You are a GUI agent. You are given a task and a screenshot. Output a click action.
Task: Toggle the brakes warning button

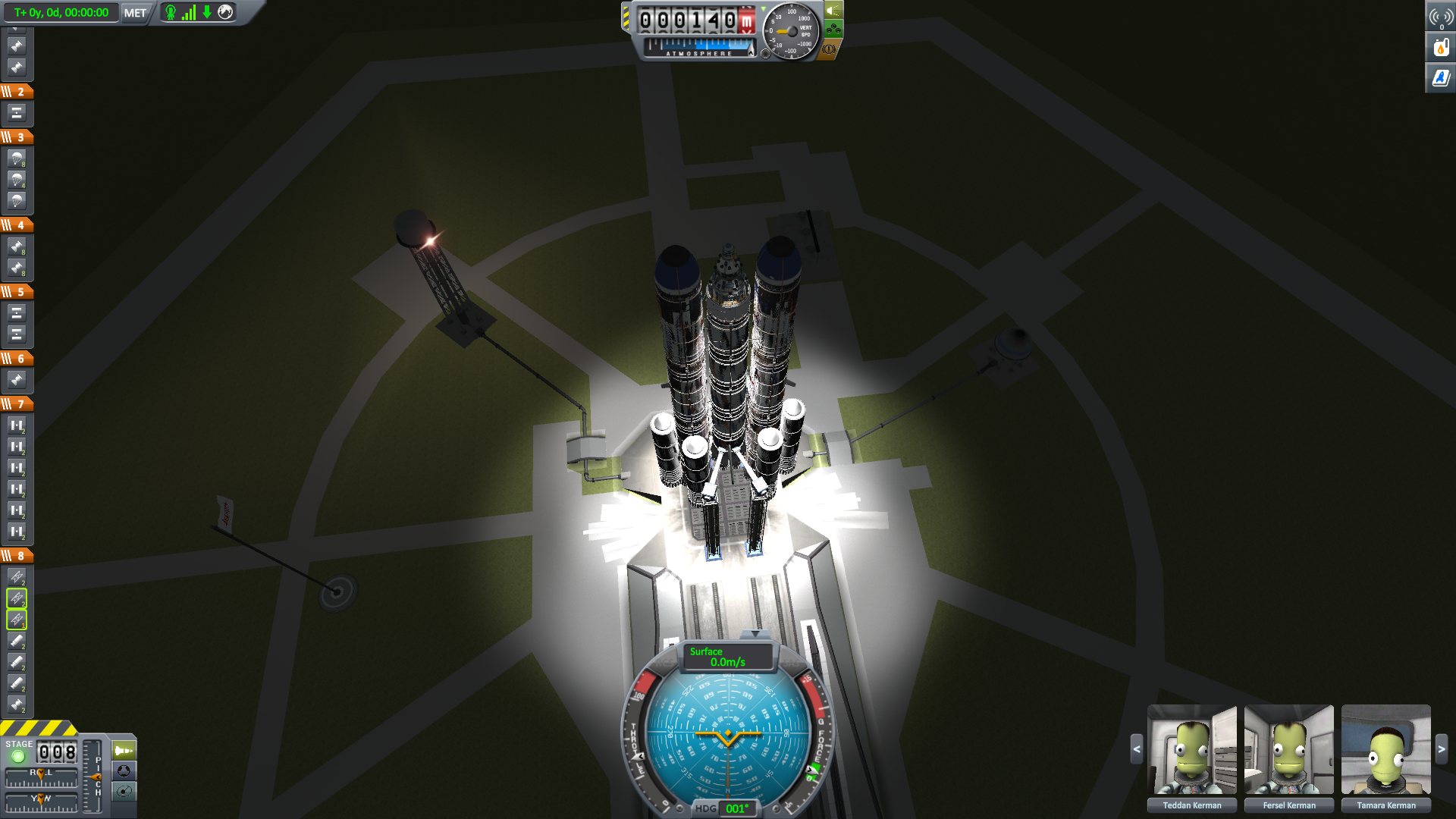pos(829,49)
